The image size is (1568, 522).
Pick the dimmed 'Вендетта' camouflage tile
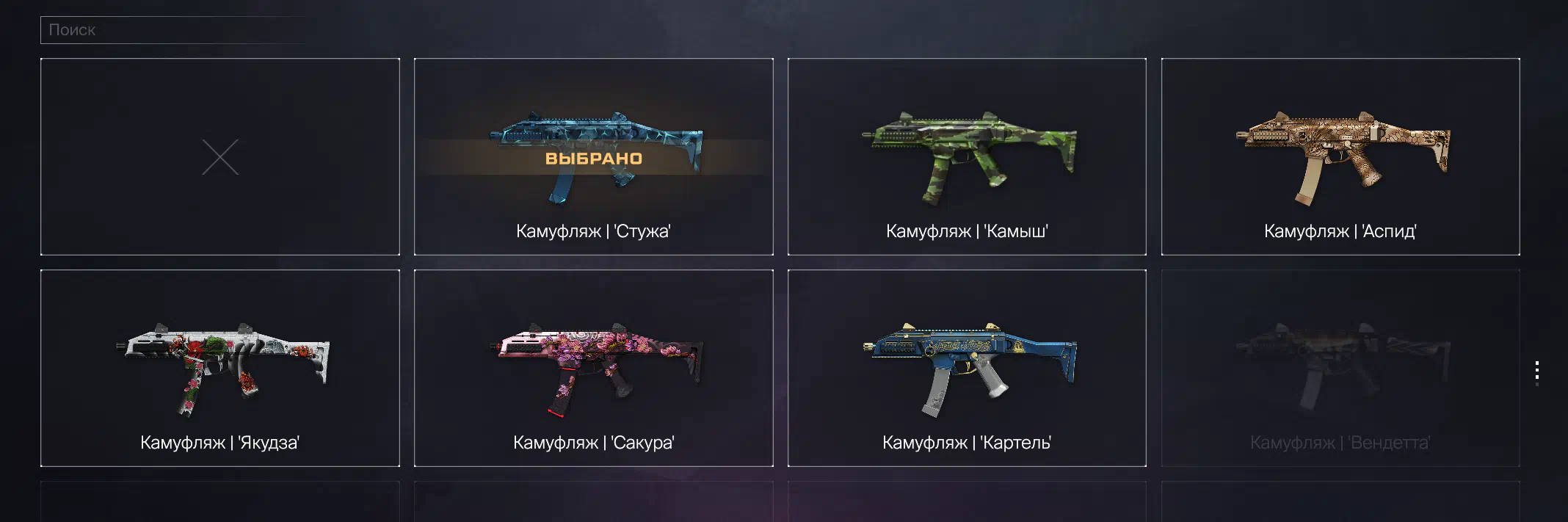(1340, 368)
